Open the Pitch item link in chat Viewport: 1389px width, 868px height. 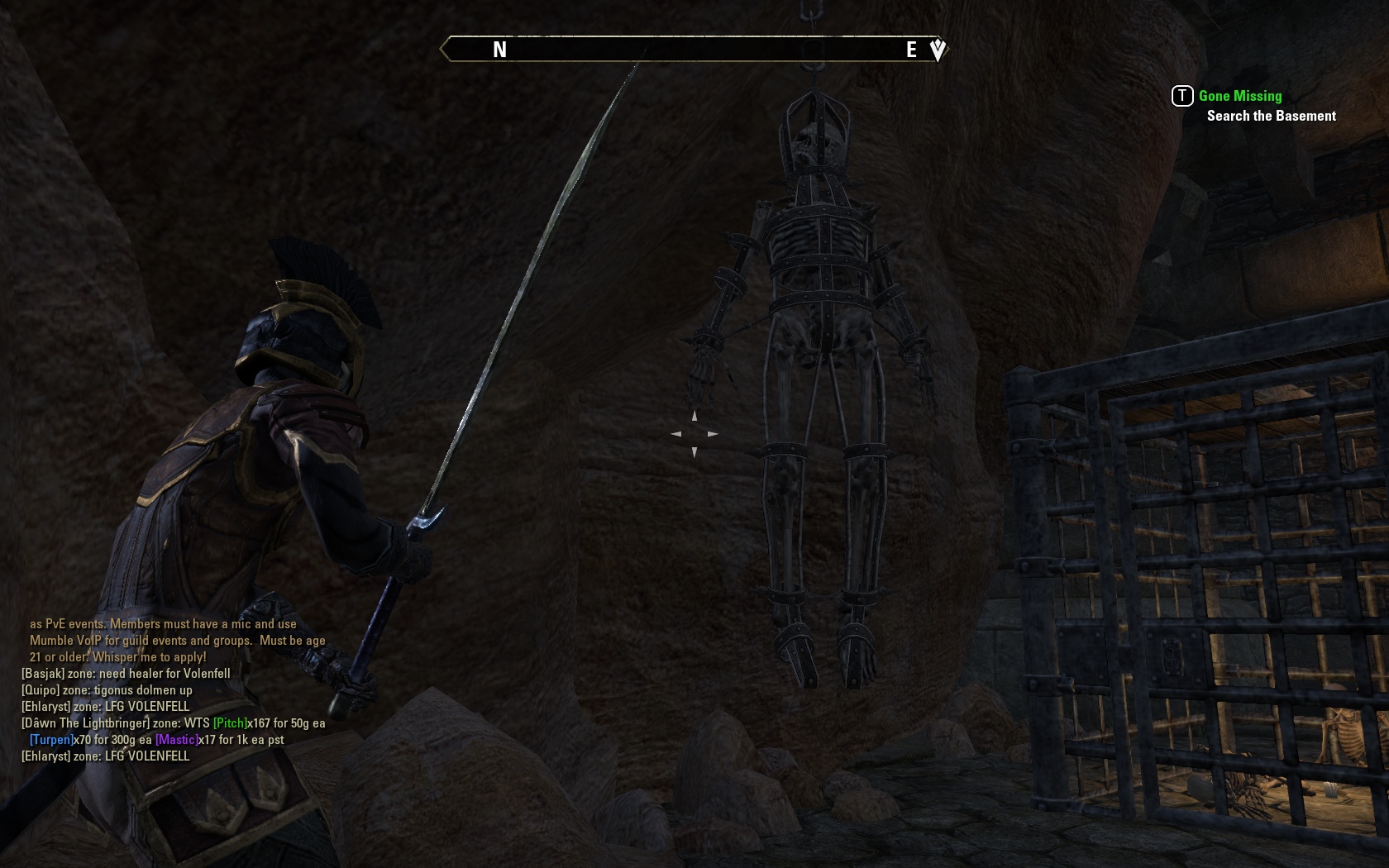tap(230, 723)
